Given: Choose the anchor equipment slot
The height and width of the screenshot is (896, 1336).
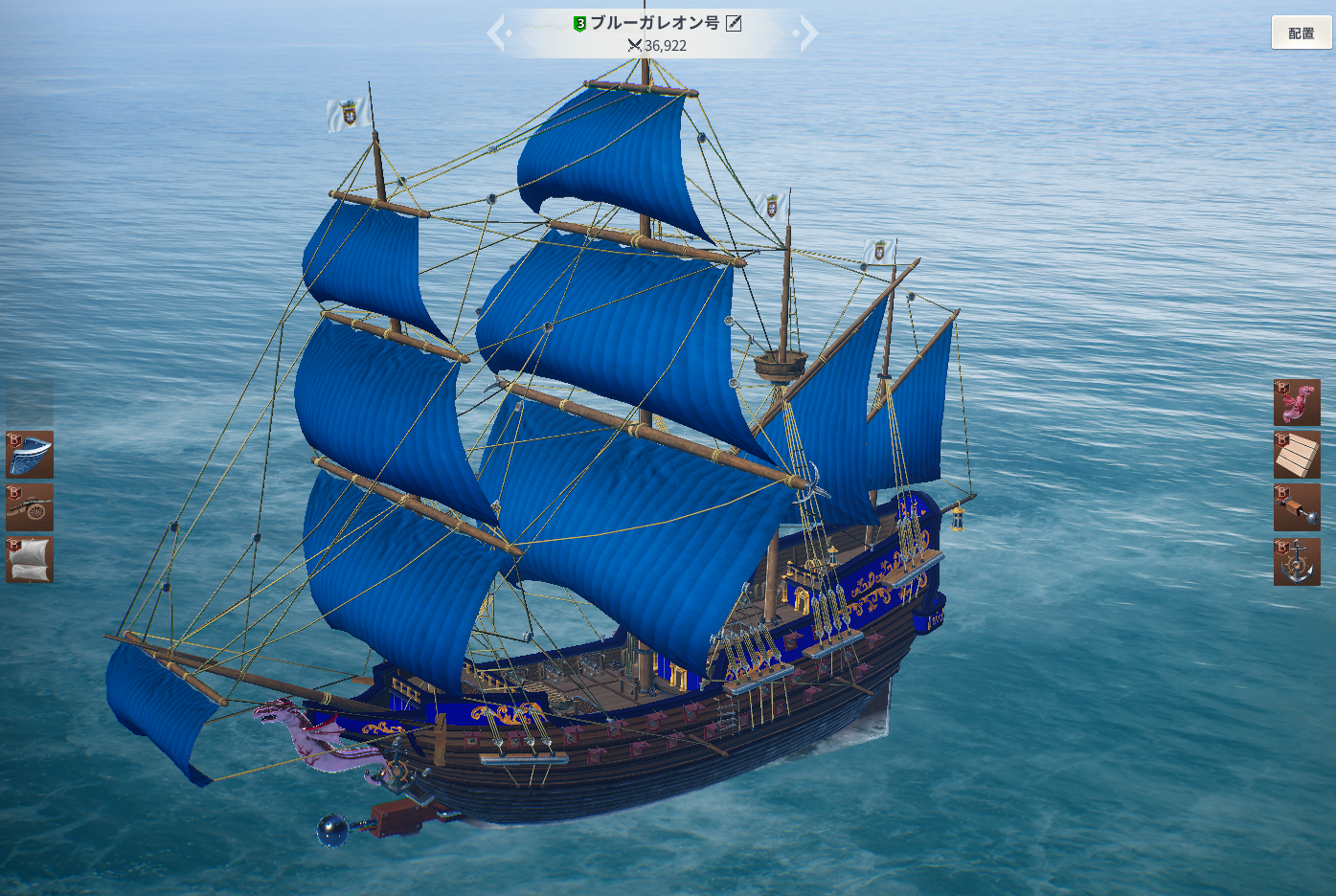Looking at the screenshot, I should (1297, 561).
